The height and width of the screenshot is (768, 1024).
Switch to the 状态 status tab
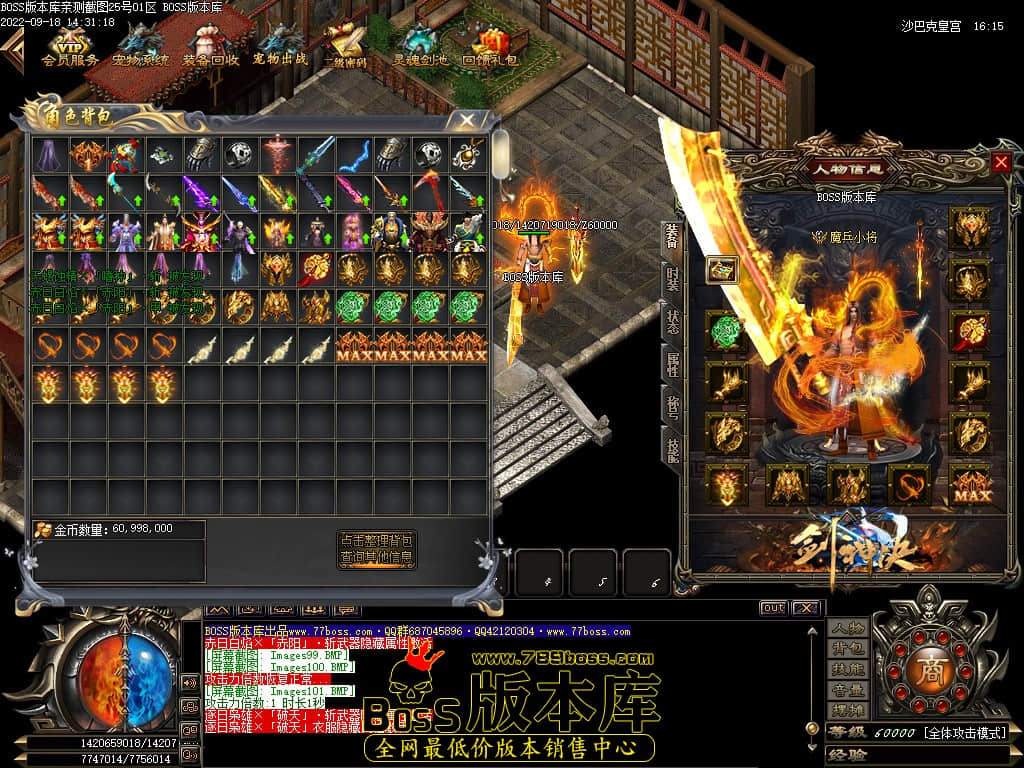[x=671, y=322]
